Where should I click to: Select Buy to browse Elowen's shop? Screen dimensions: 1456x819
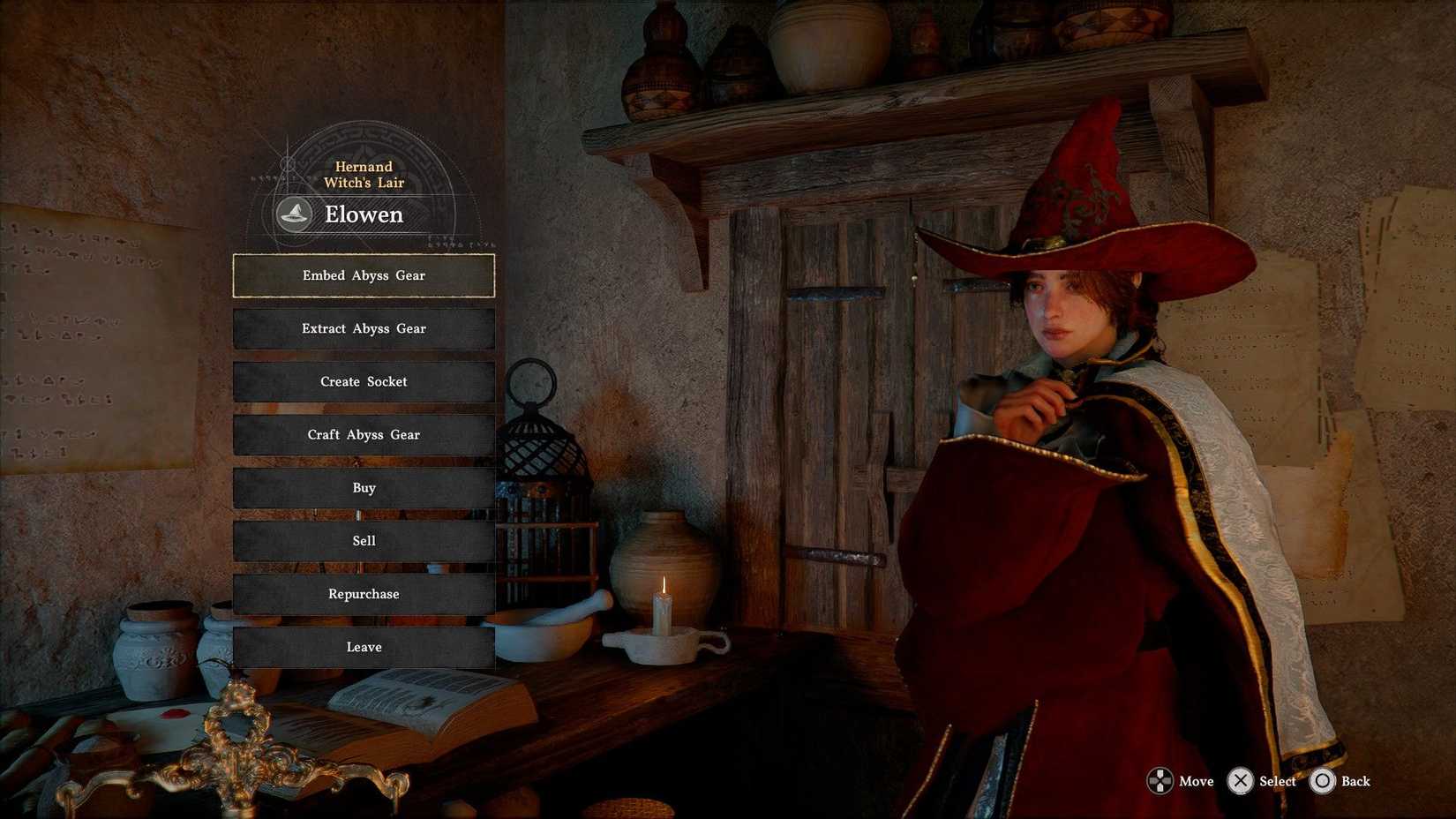click(364, 488)
